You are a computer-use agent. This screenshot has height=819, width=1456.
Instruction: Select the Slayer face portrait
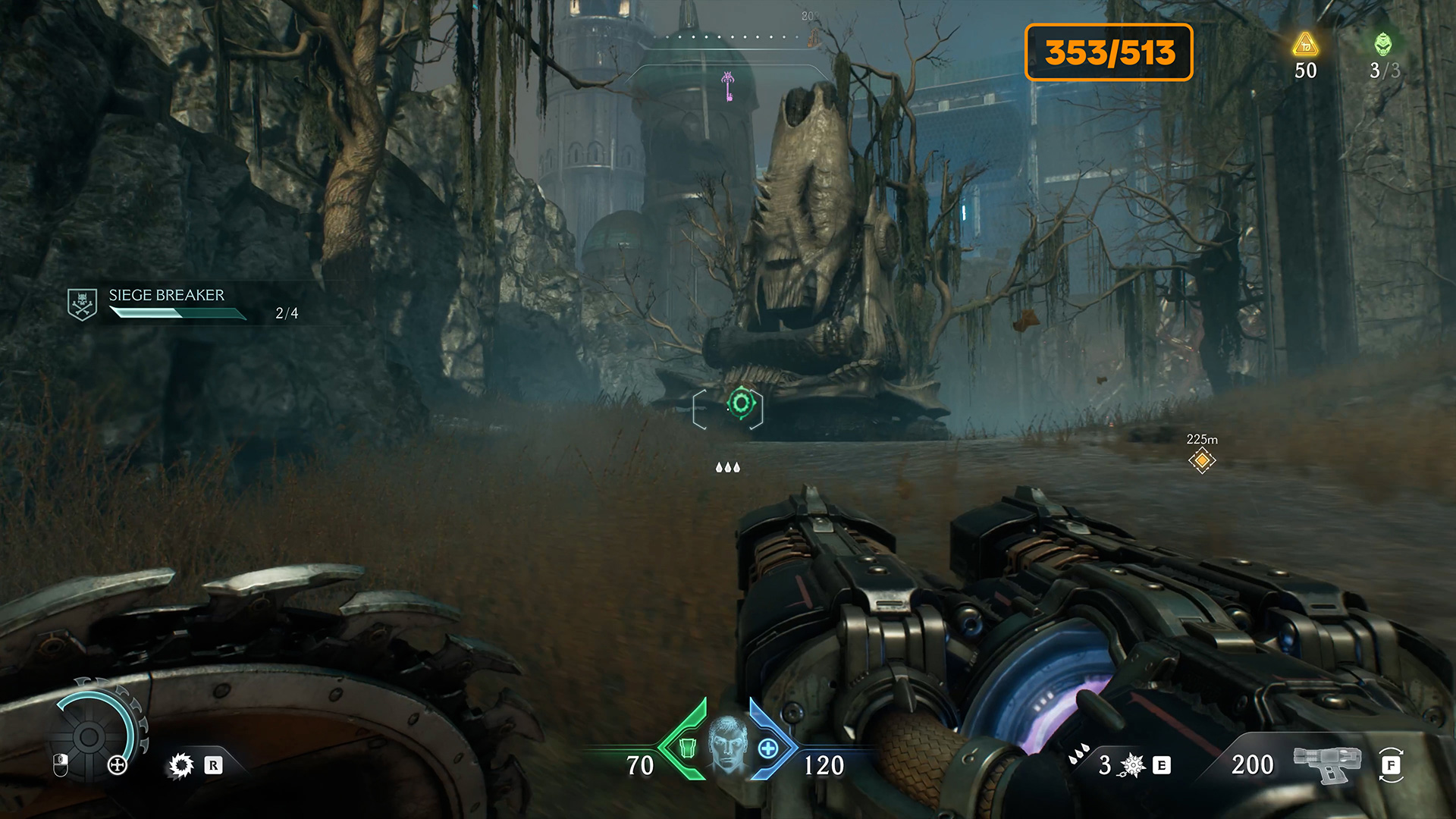coord(727,743)
